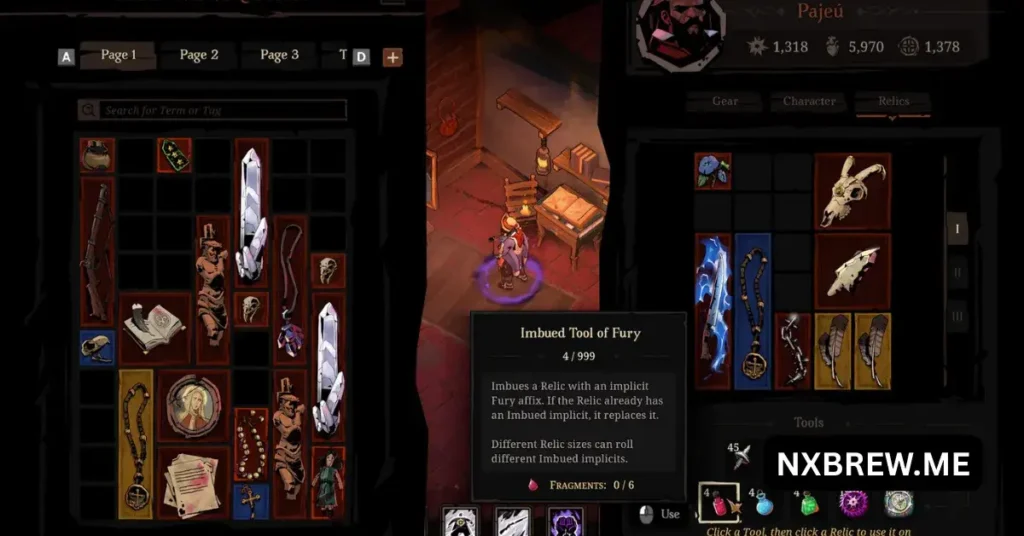
Task: Add a new stash page with plus button
Action: tap(393, 57)
